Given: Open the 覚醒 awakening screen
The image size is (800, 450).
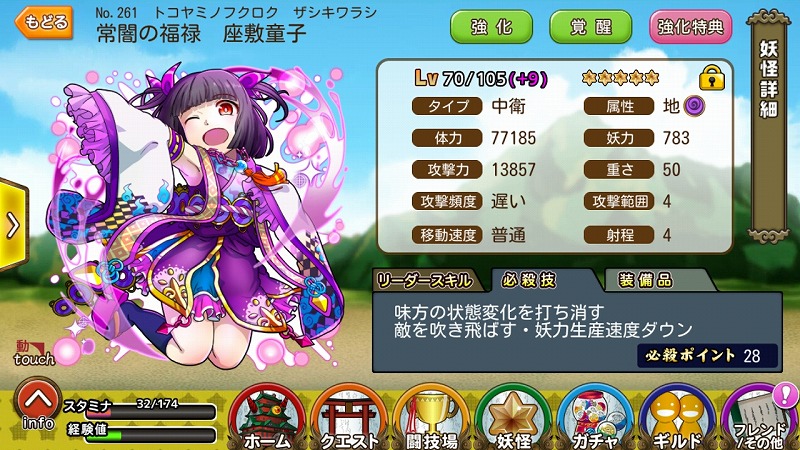Looking at the screenshot, I should point(589,26).
